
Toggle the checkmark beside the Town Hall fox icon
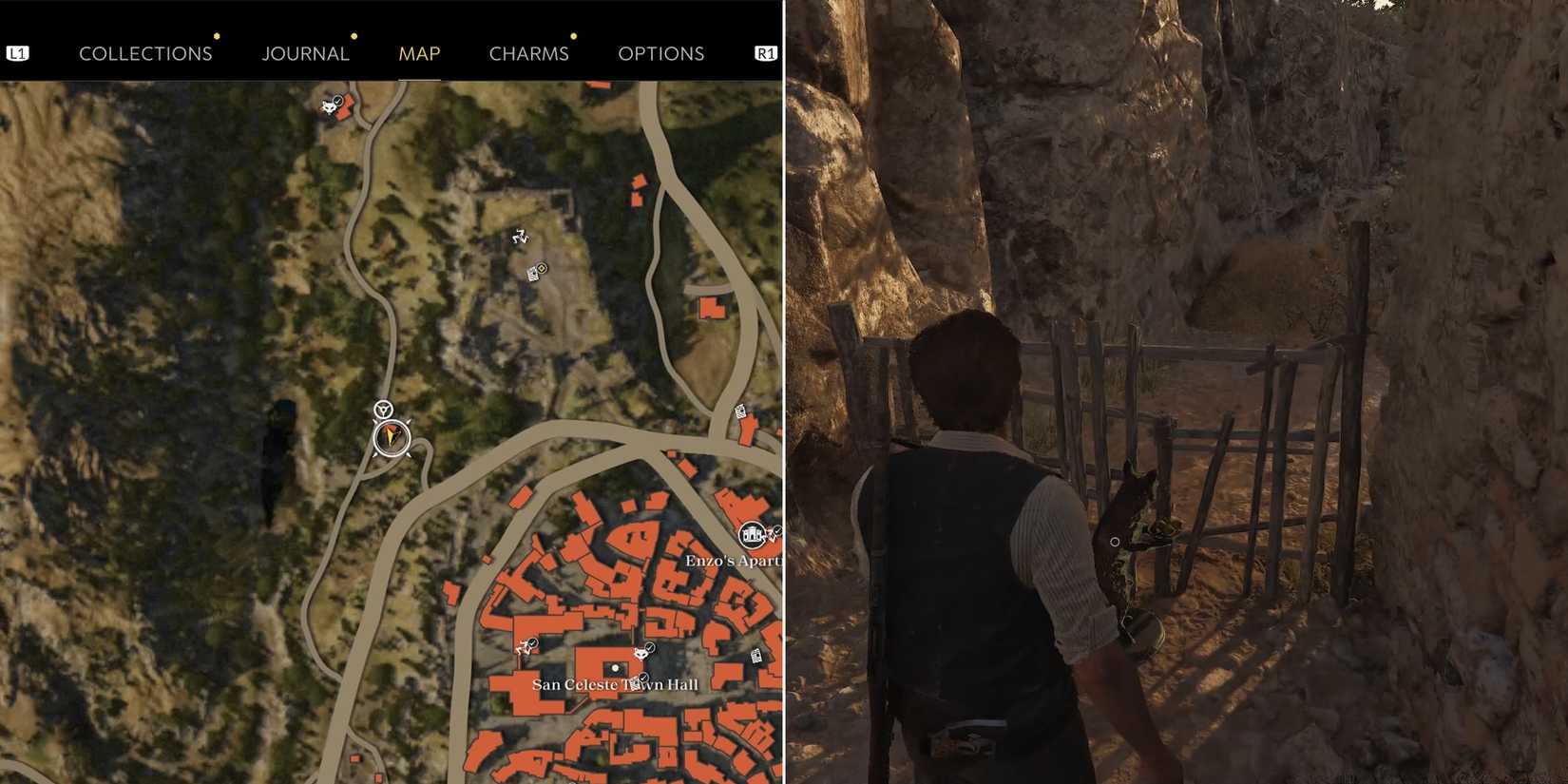click(x=650, y=645)
